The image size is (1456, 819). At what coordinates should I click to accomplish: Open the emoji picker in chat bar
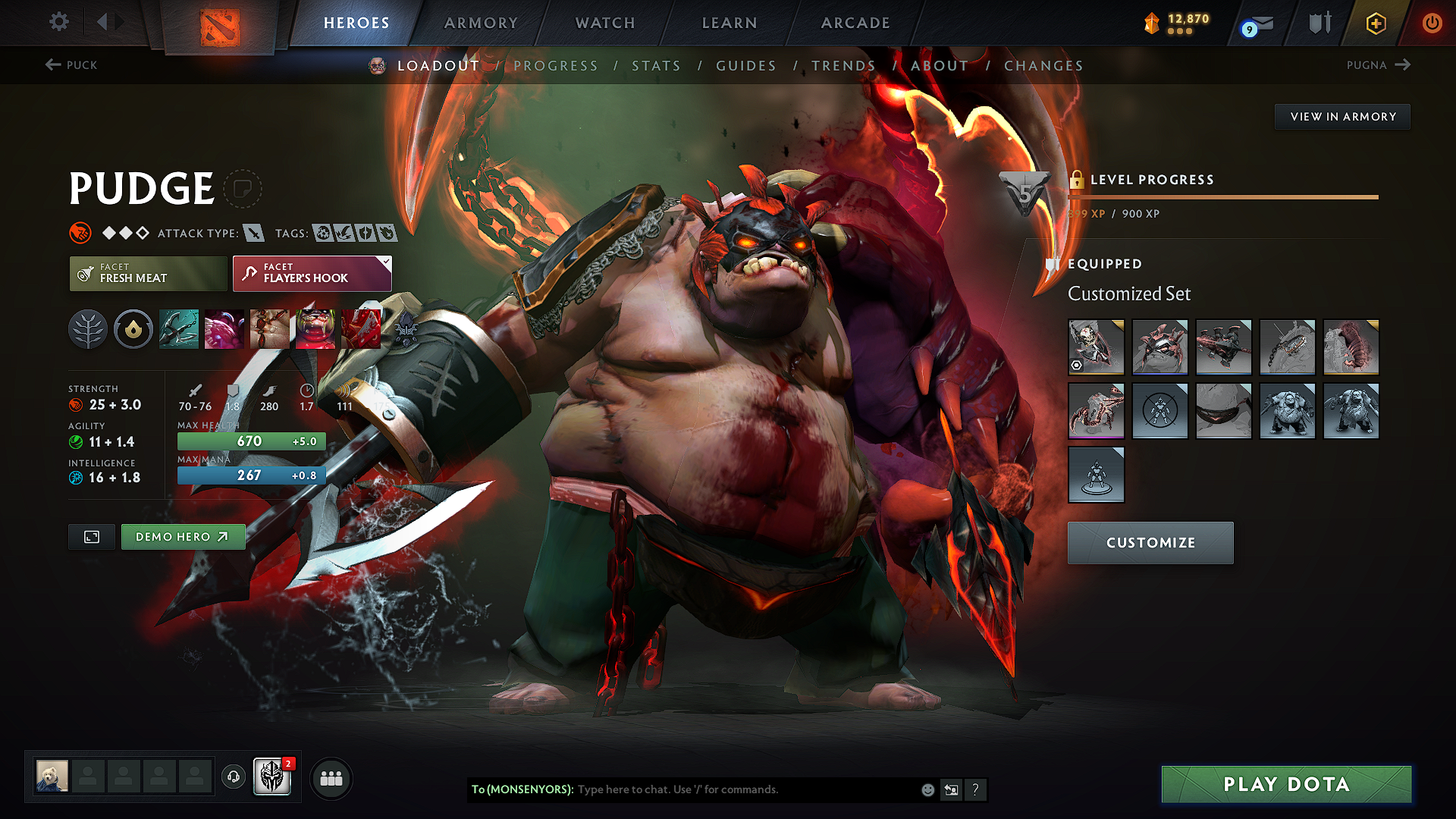927,789
